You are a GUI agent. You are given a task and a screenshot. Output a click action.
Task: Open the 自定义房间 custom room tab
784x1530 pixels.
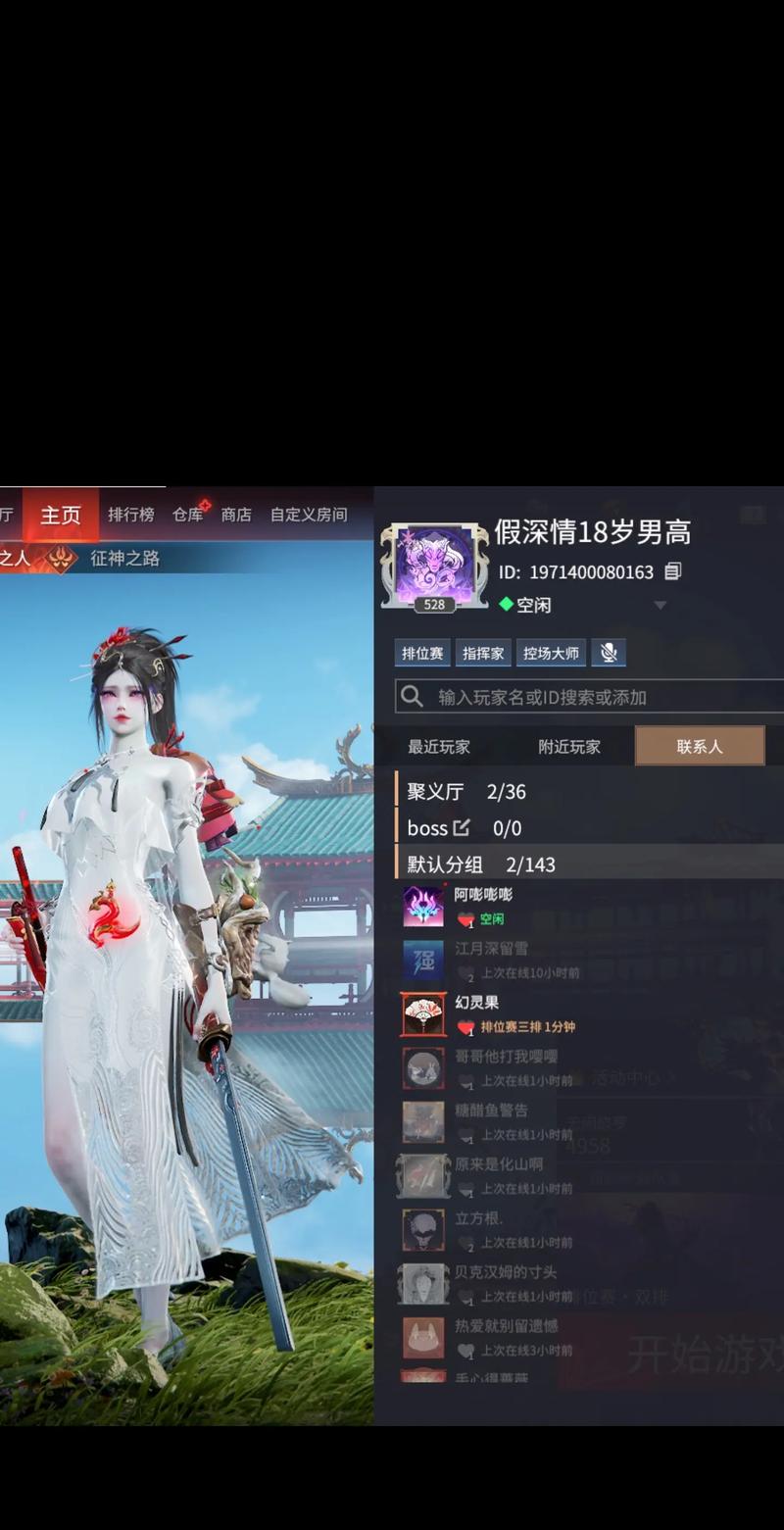point(309,515)
